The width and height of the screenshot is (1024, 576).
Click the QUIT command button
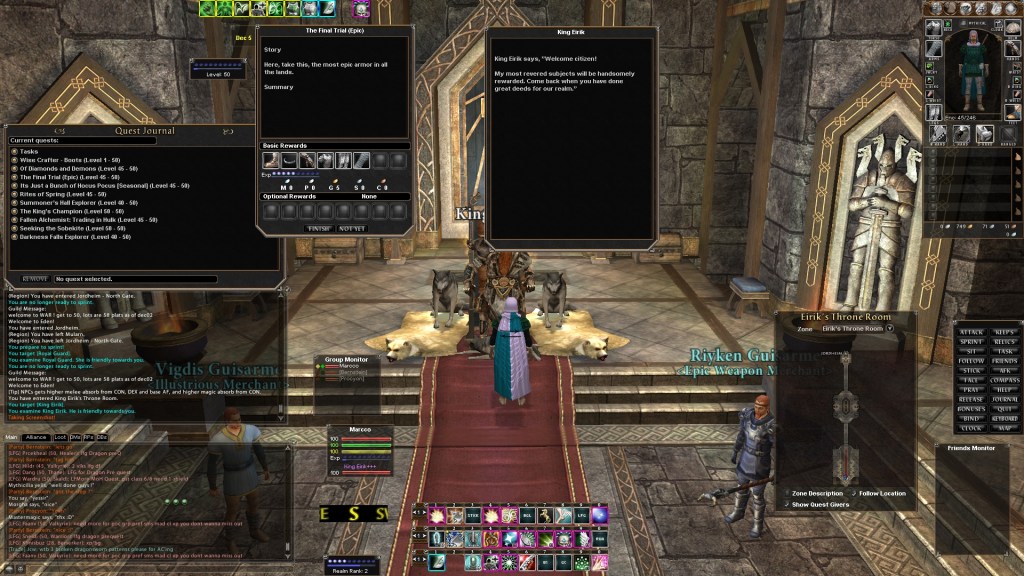click(1006, 408)
